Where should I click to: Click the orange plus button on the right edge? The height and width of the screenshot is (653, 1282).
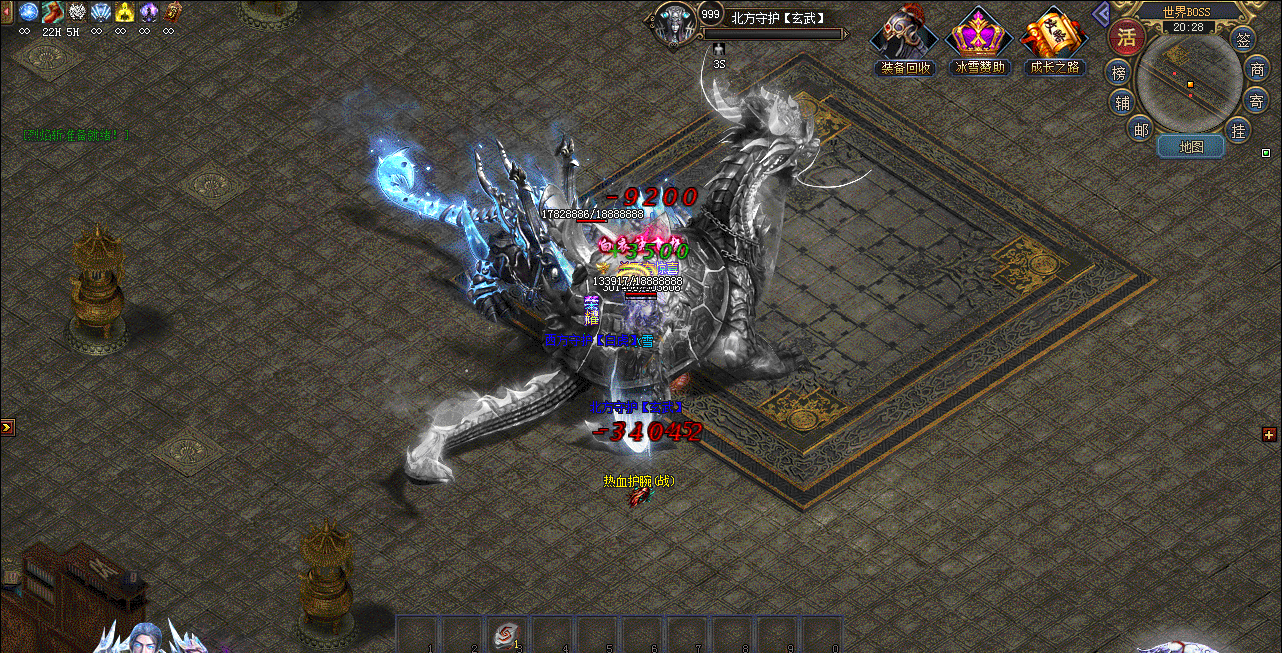pyautogui.click(x=1269, y=434)
